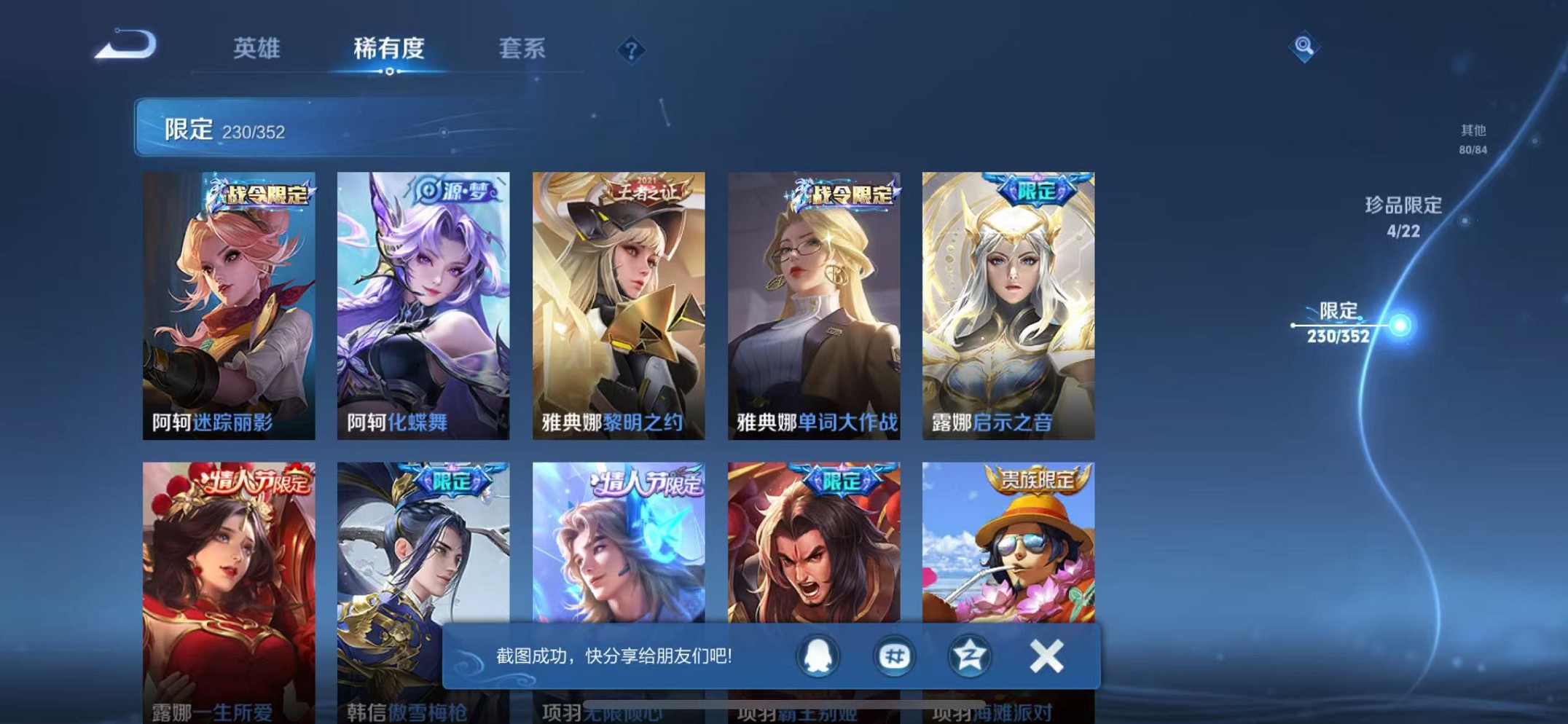This screenshot has height=724, width=1568.
Task: Share screenshot via the QQ penguin icon
Action: (x=819, y=656)
